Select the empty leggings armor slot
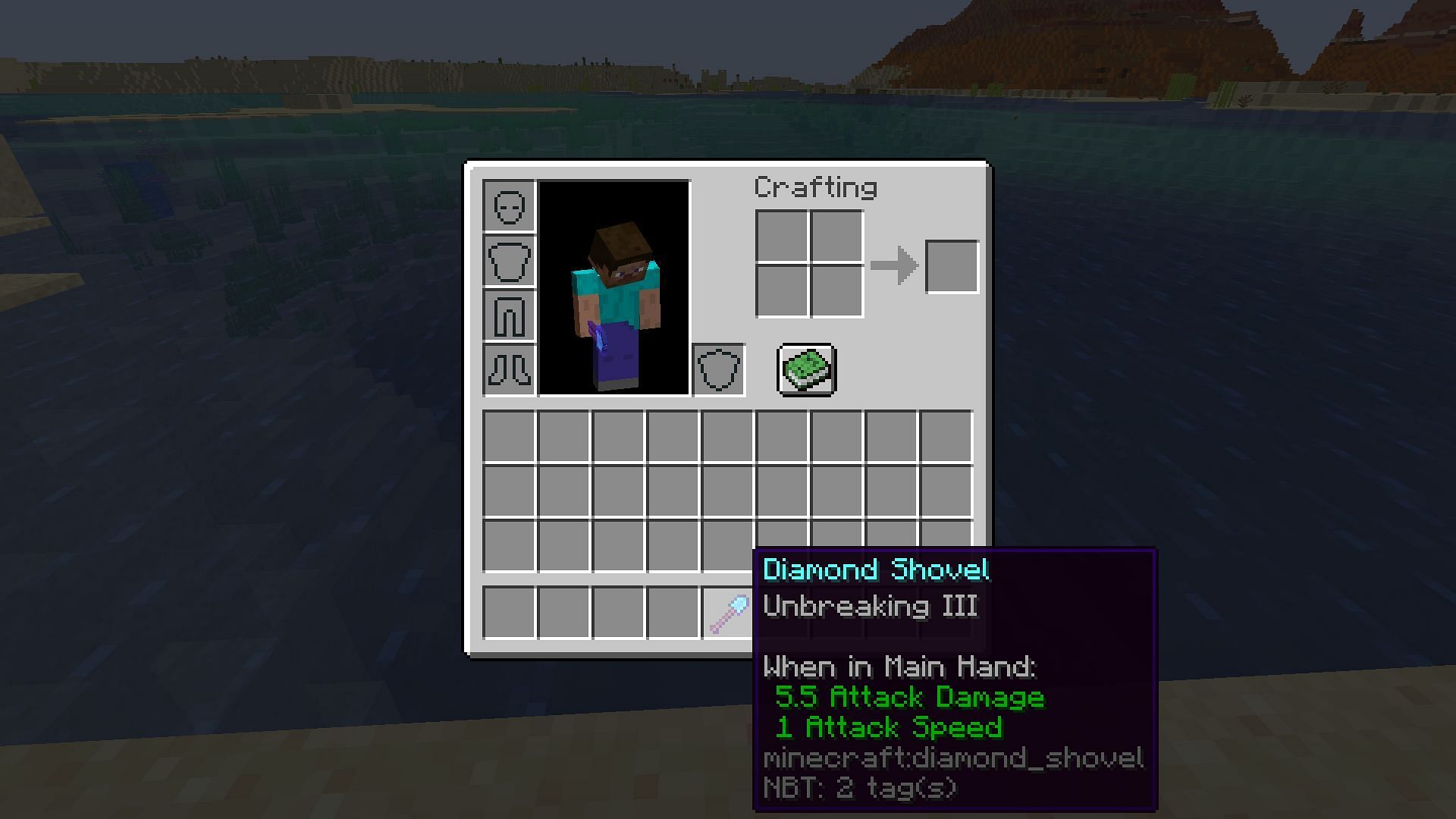 (509, 315)
